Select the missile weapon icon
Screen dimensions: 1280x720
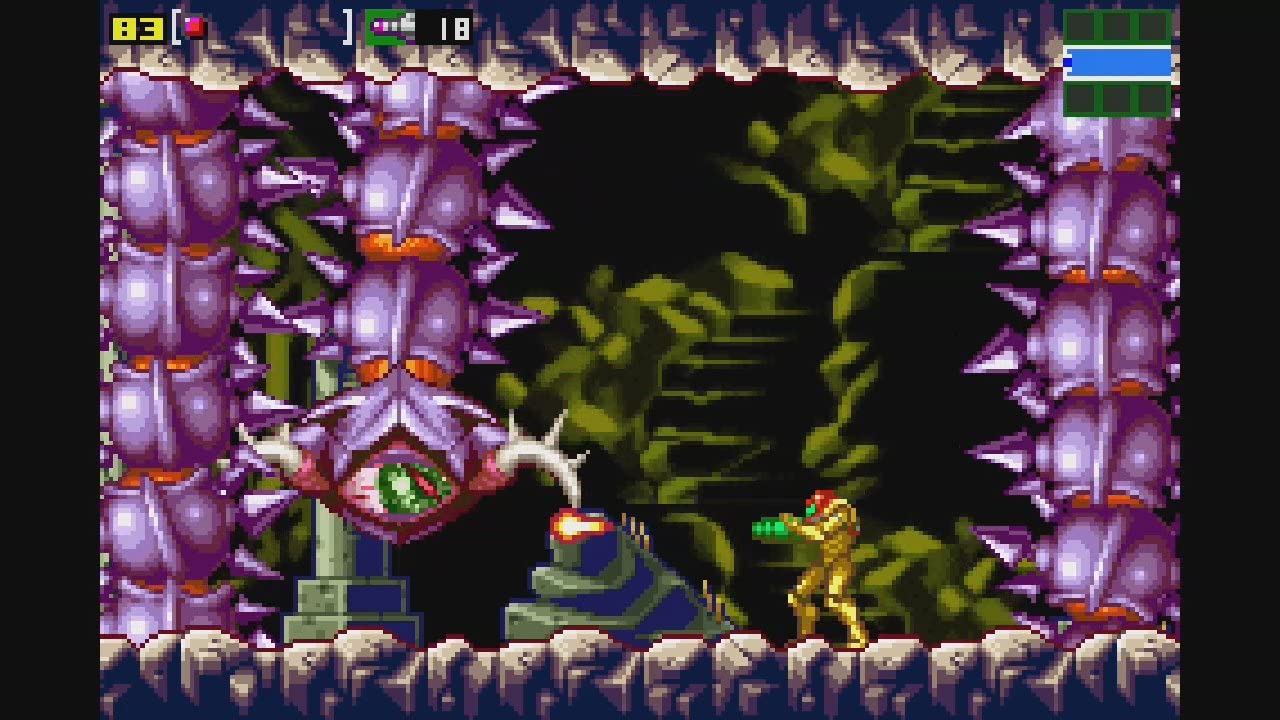[x=390, y=27]
